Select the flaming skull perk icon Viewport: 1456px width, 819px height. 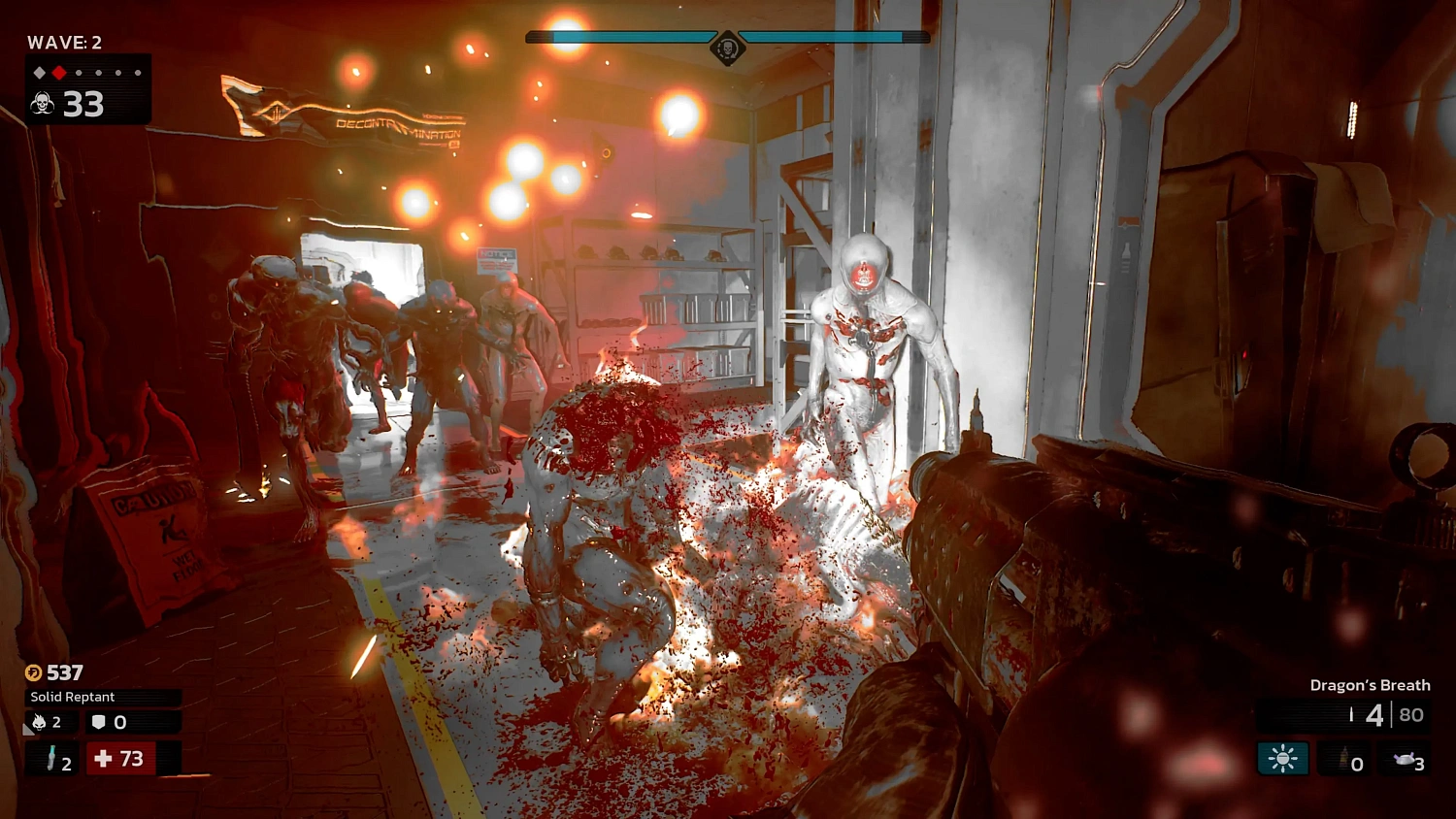(39, 722)
